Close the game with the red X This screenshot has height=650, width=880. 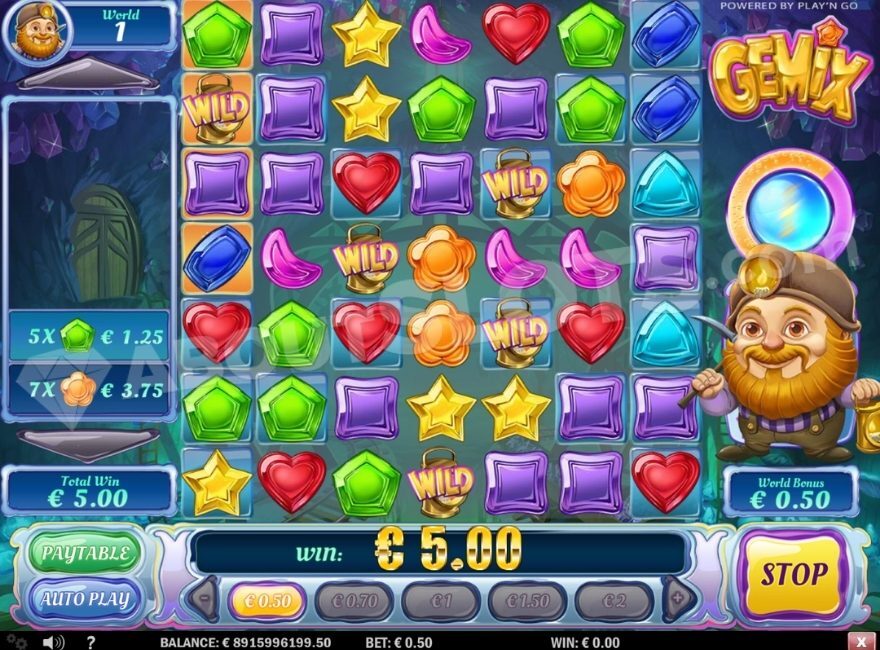pyautogui.click(x=861, y=641)
